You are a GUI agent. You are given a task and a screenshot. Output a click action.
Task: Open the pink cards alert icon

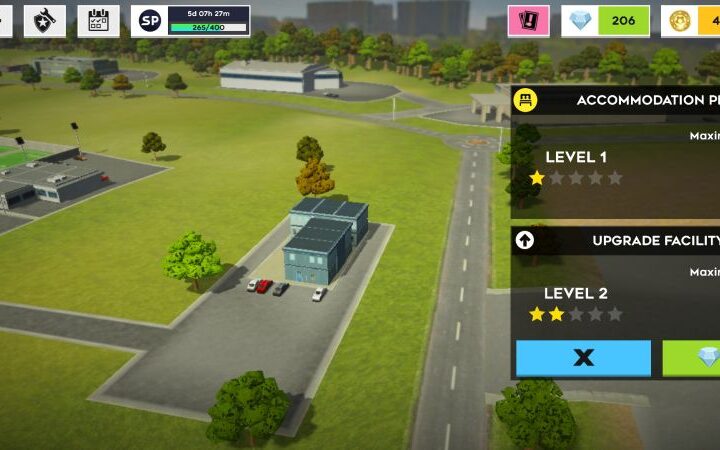coord(528,20)
